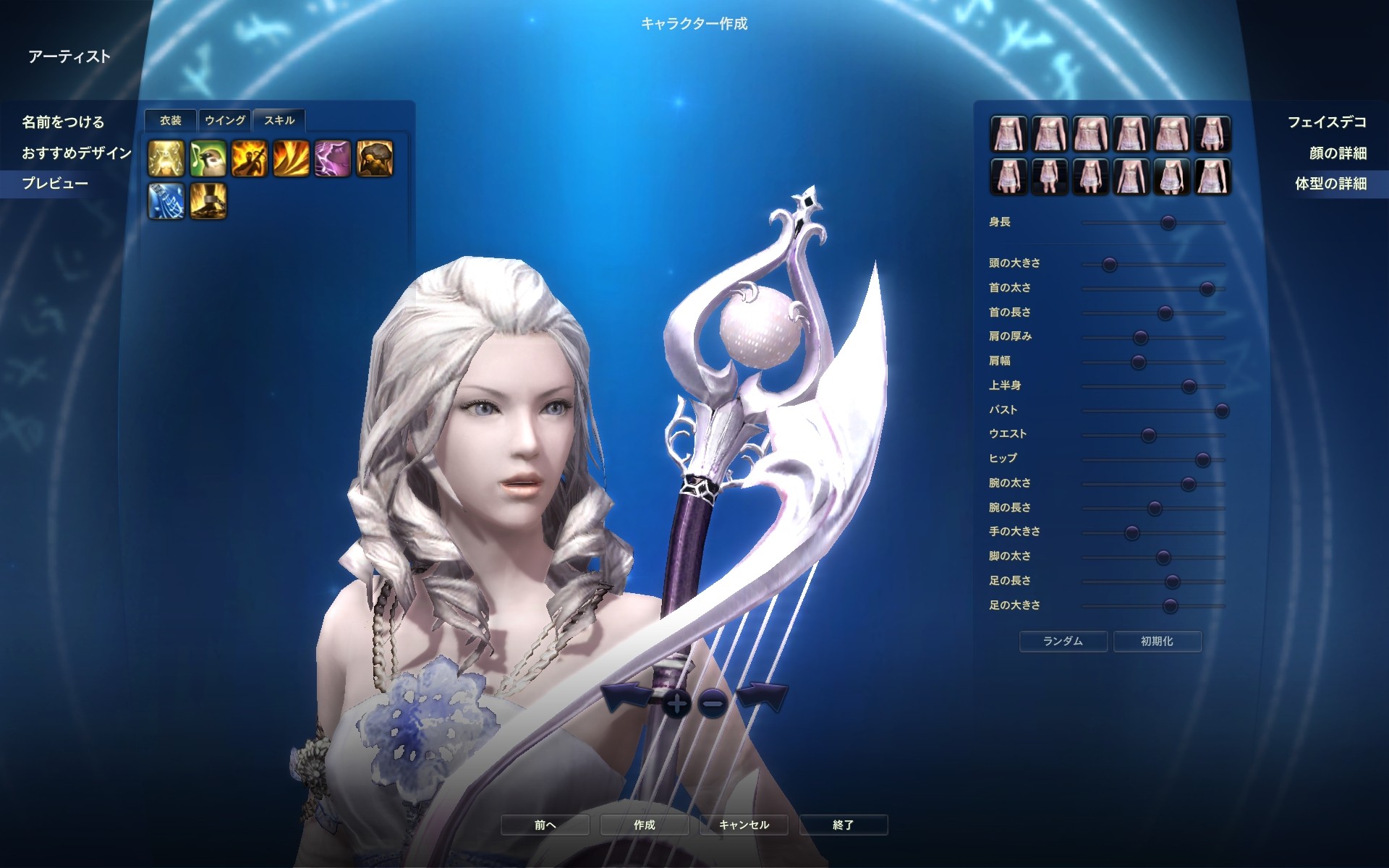Randomize body with ランダム button

click(1063, 641)
